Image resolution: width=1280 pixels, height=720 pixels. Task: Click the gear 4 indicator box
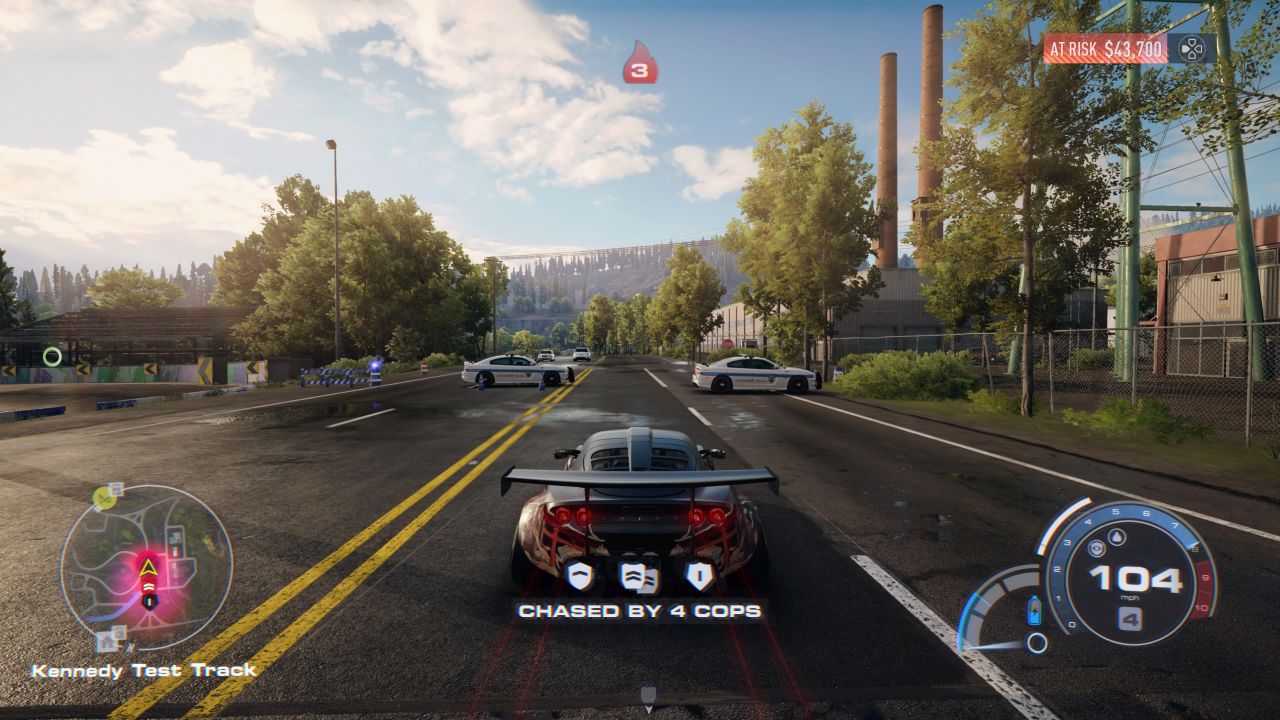coord(1130,620)
